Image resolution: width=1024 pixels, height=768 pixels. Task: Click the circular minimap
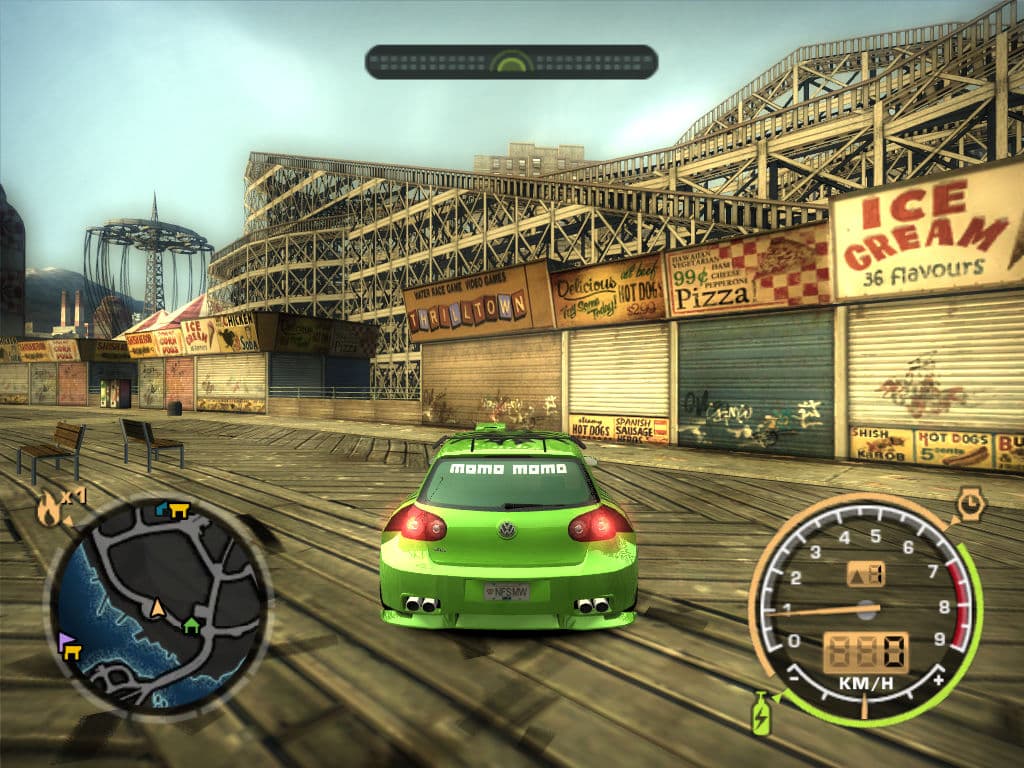click(x=158, y=607)
